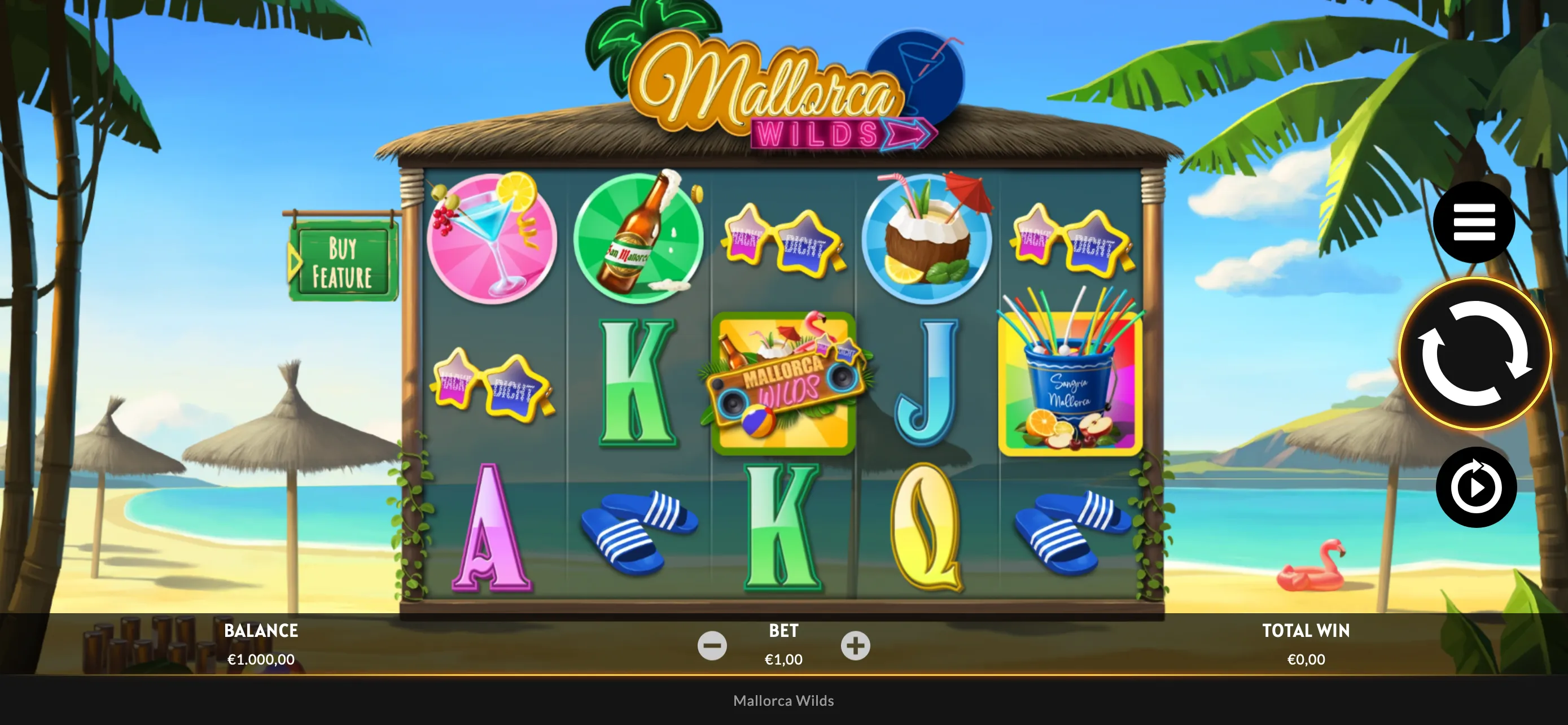Open the hamburger menu
Viewport: 1568px width, 725px height.
[1474, 222]
